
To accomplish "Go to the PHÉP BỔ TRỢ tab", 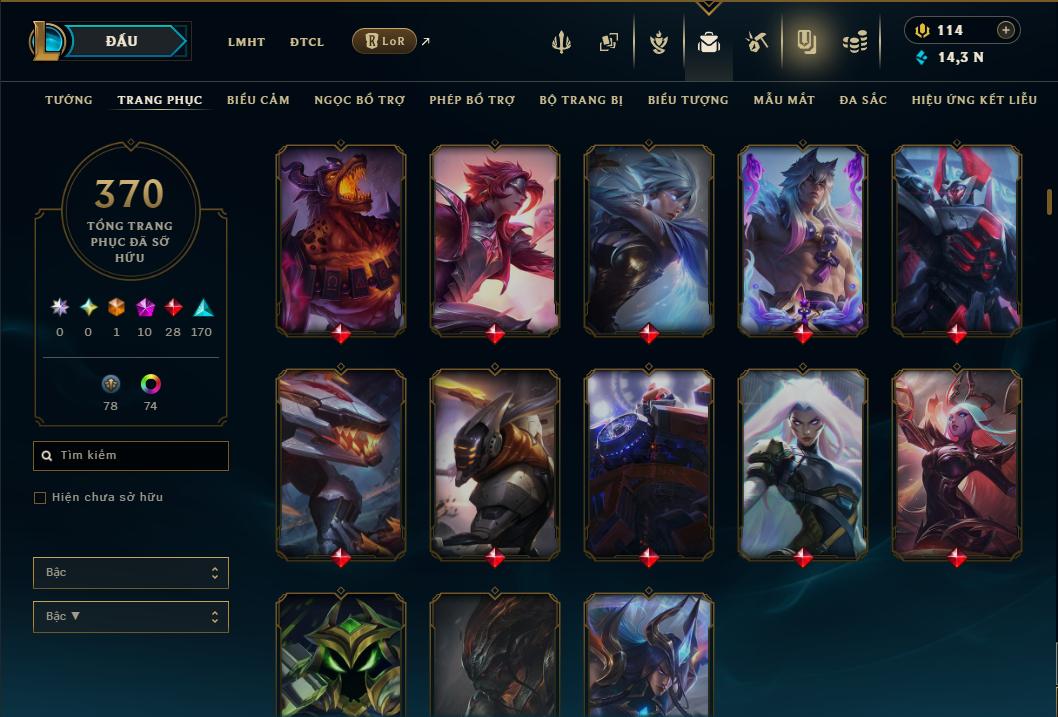I will click(x=472, y=100).
